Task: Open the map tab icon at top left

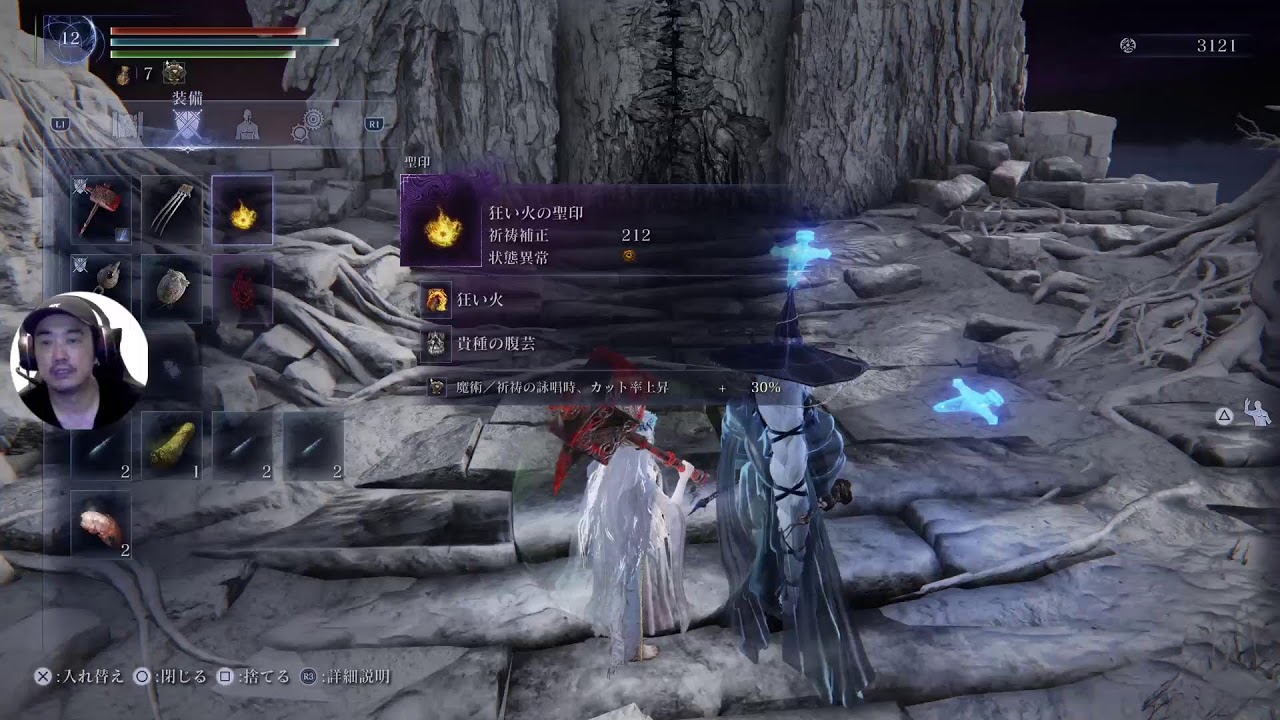Action: point(126,126)
